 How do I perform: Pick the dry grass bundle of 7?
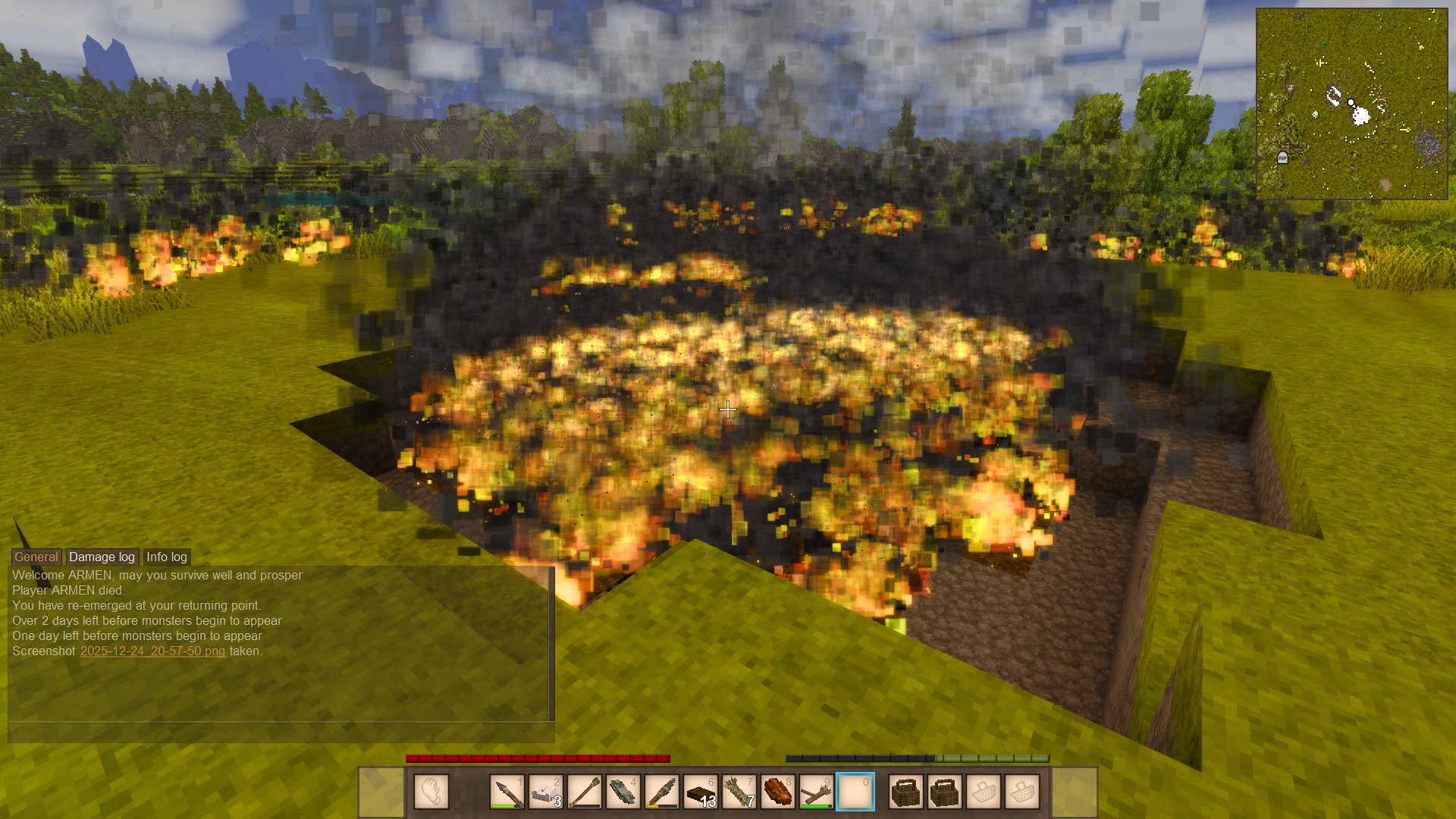point(739,792)
